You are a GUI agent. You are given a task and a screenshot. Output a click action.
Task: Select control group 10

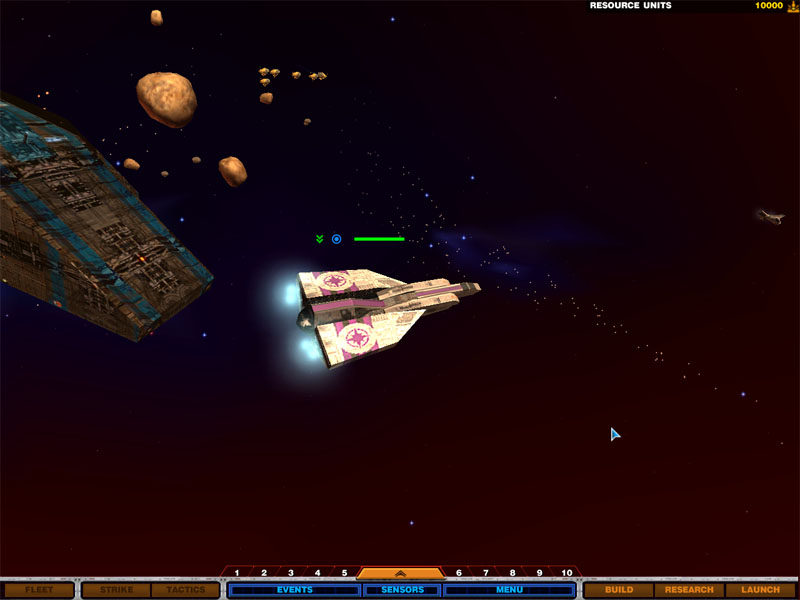tap(567, 573)
